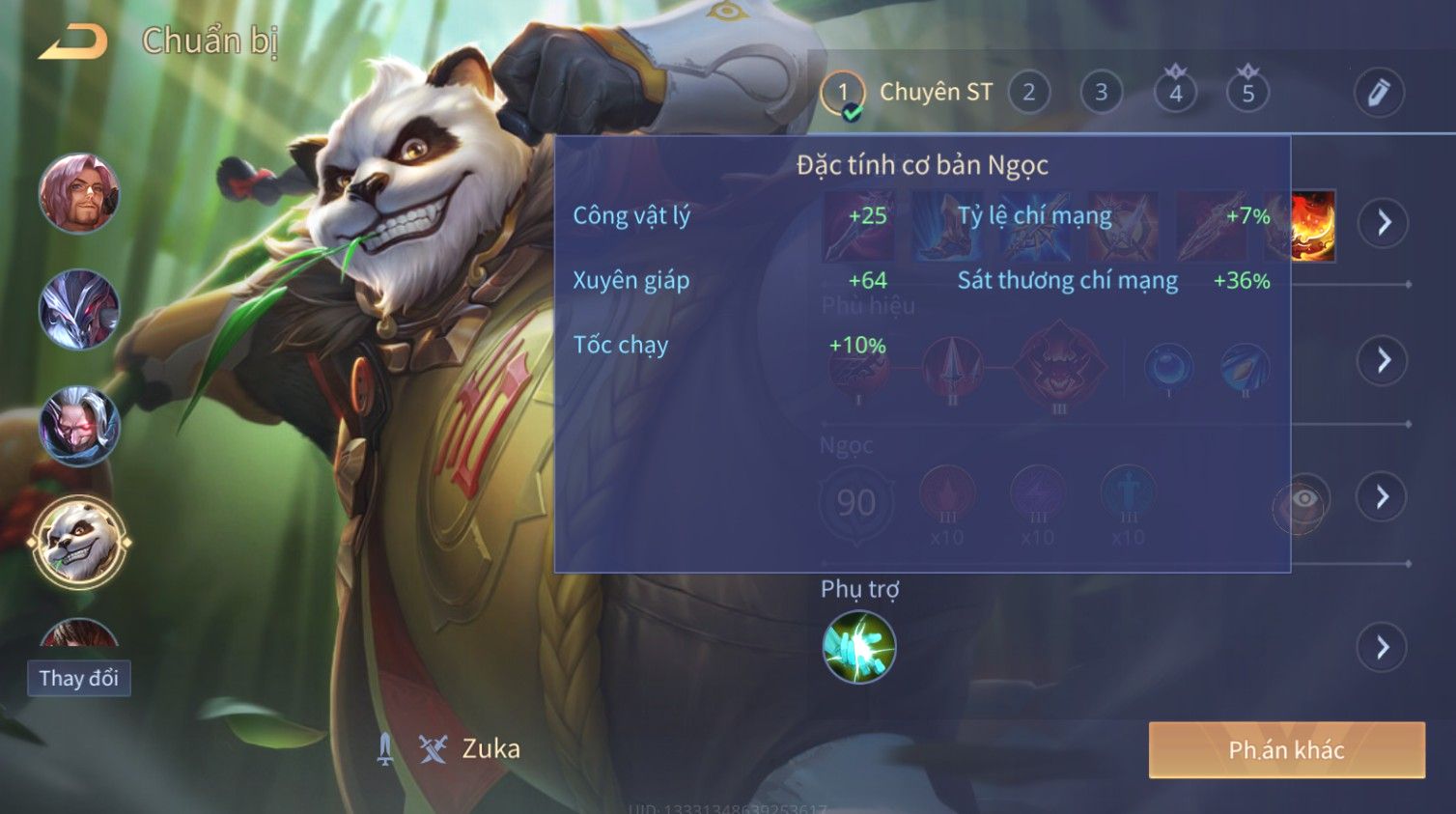Open the Phù hiệu badge arrow
Image resolution: width=1456 pixels, height=814 pixels.
[1383, 360]
